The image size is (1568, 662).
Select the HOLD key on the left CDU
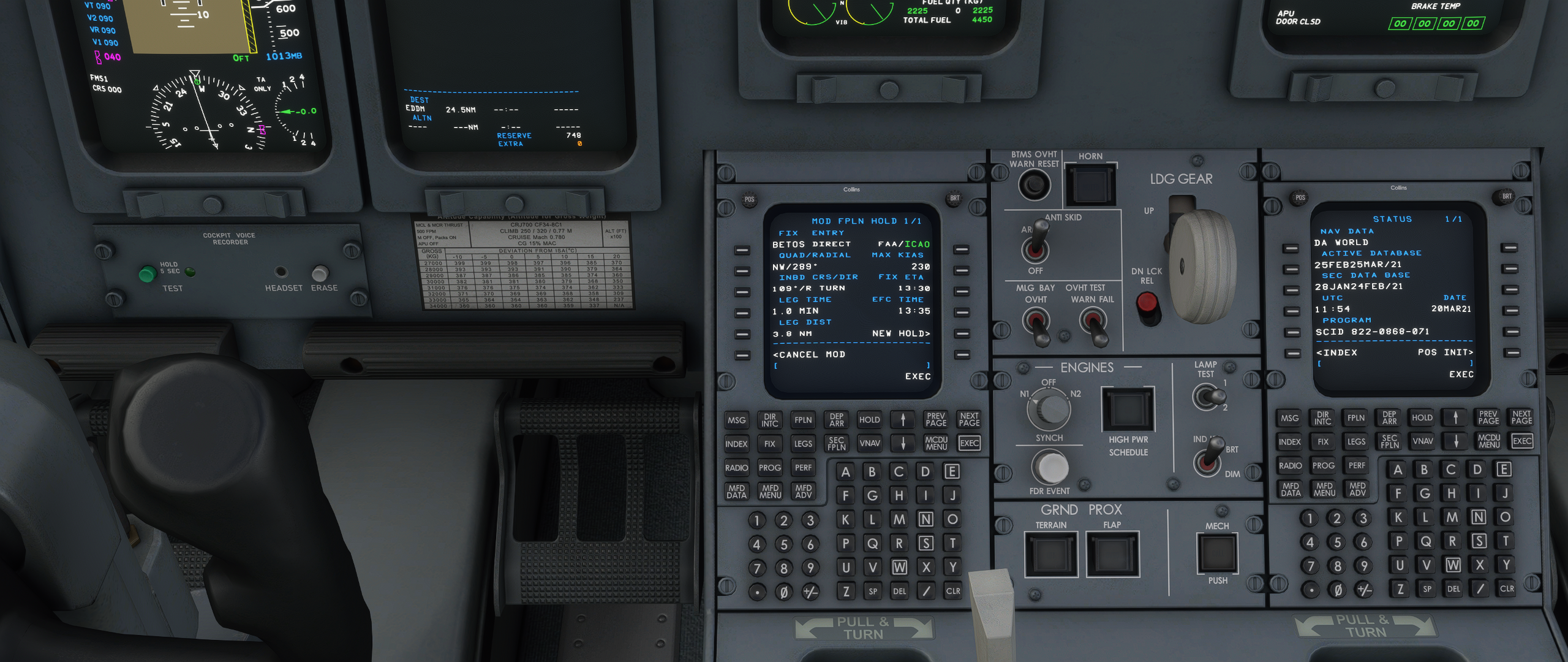pos(869,420)
